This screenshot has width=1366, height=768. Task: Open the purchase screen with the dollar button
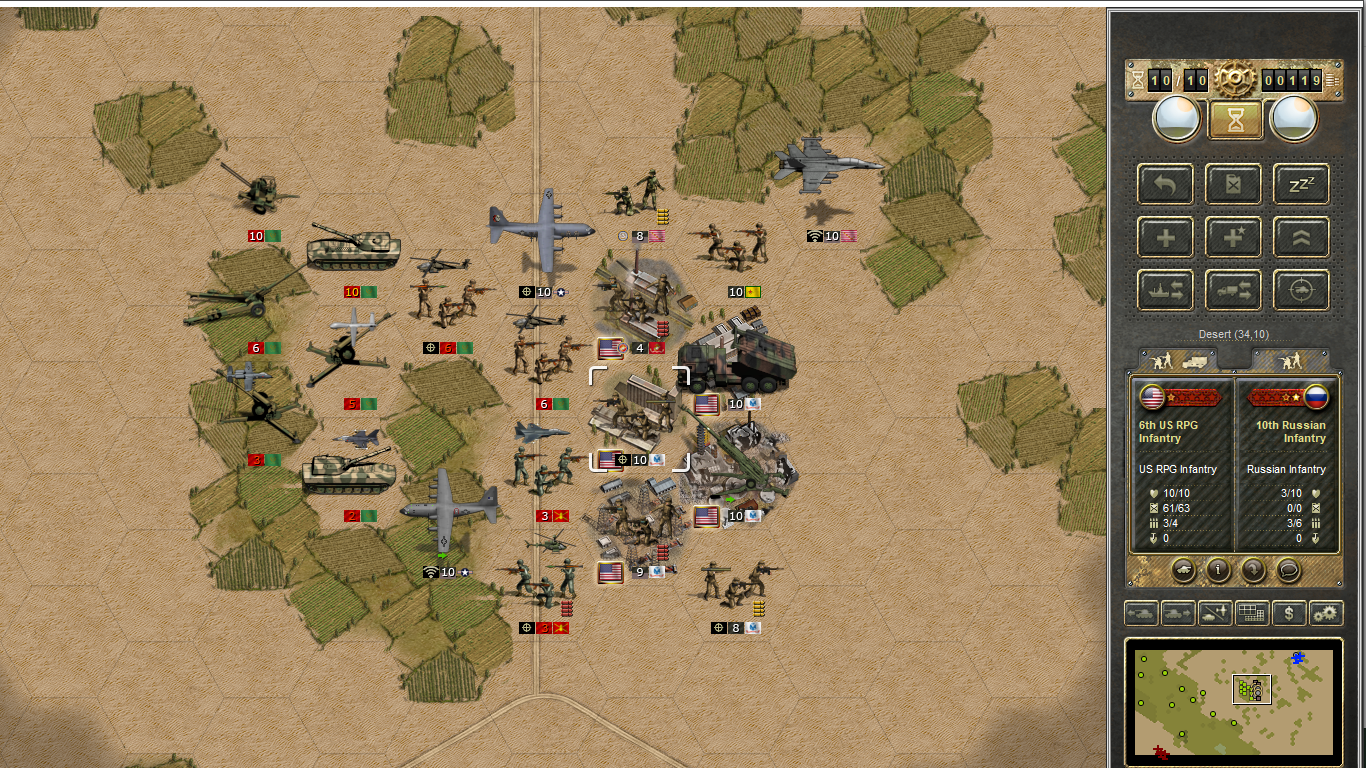(x=1289, y=613)
